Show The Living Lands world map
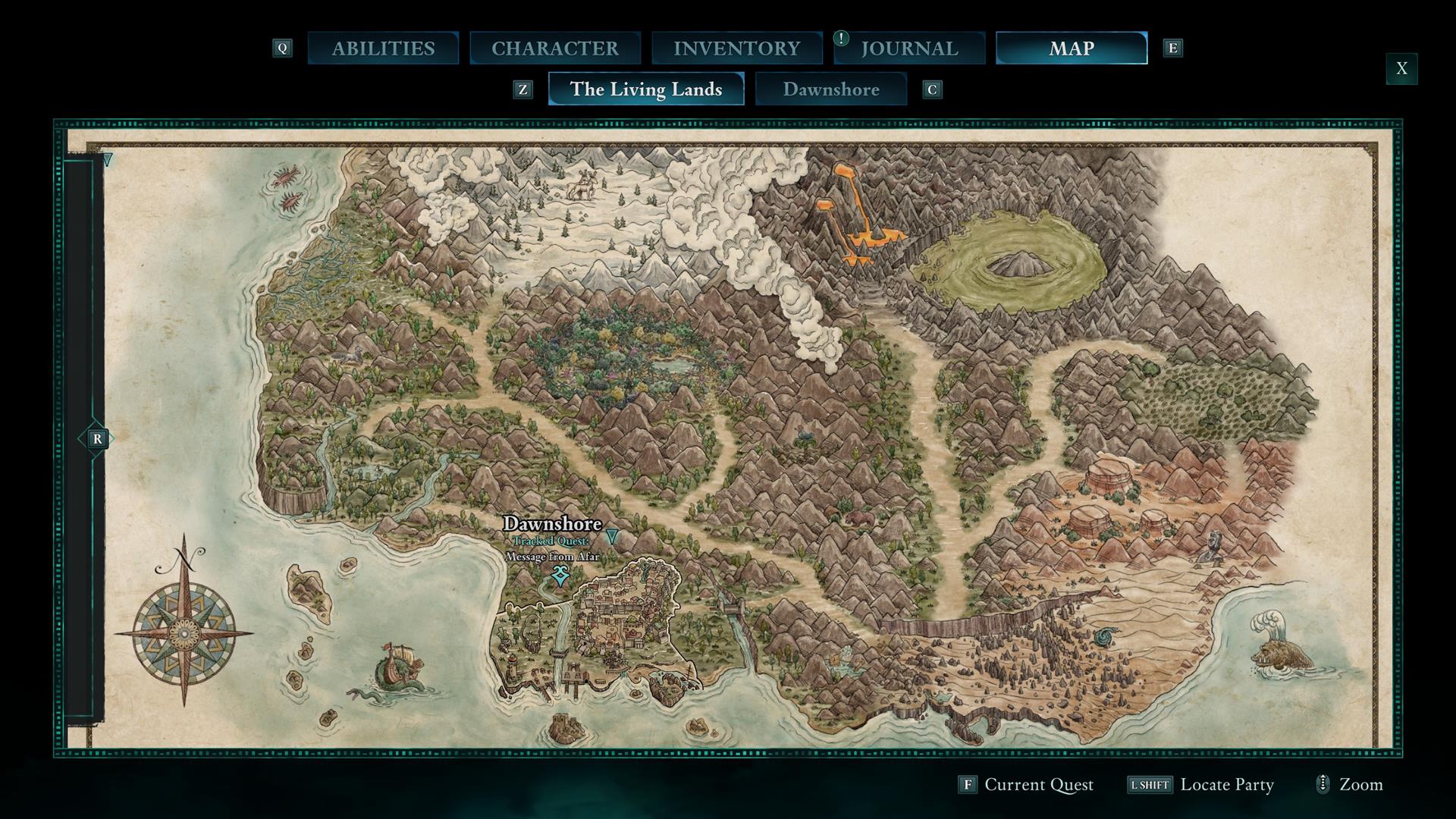 coord(645,89)
